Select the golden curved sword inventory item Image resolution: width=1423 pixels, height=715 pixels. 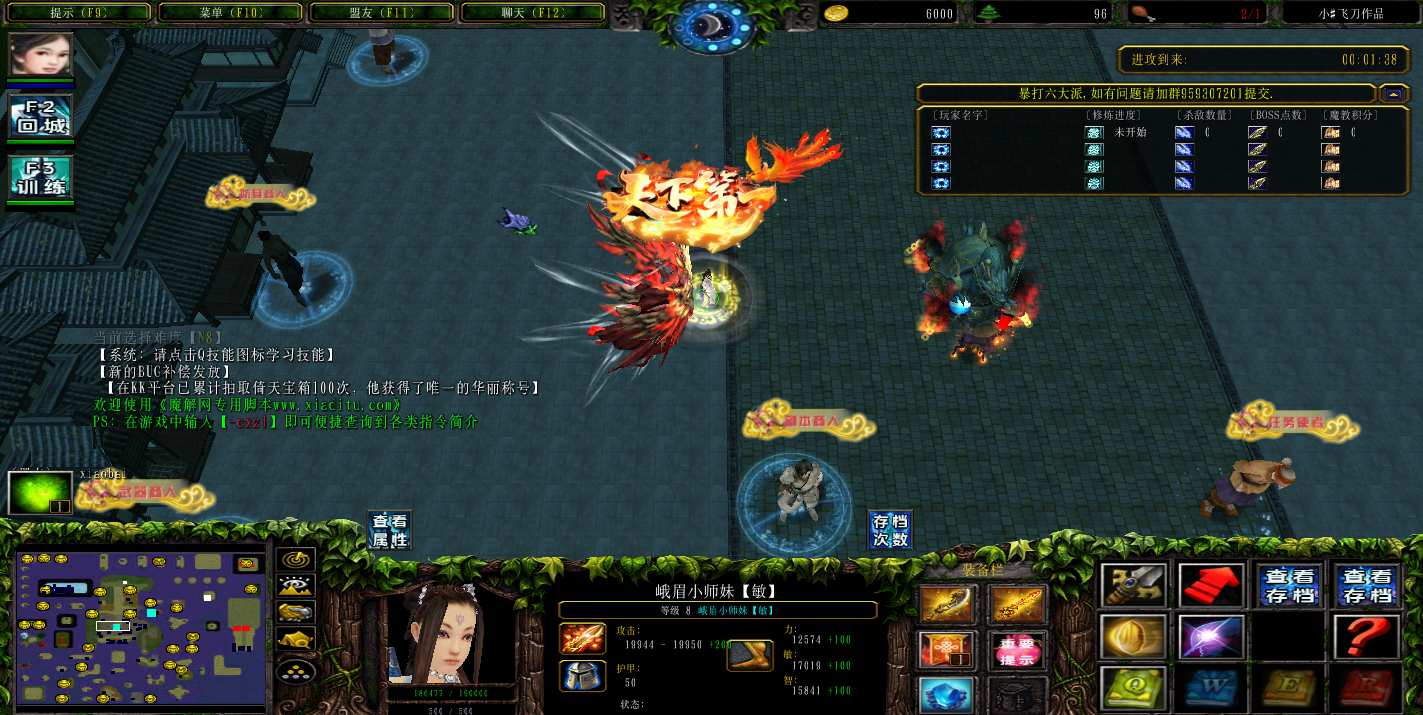click(945, 605)
